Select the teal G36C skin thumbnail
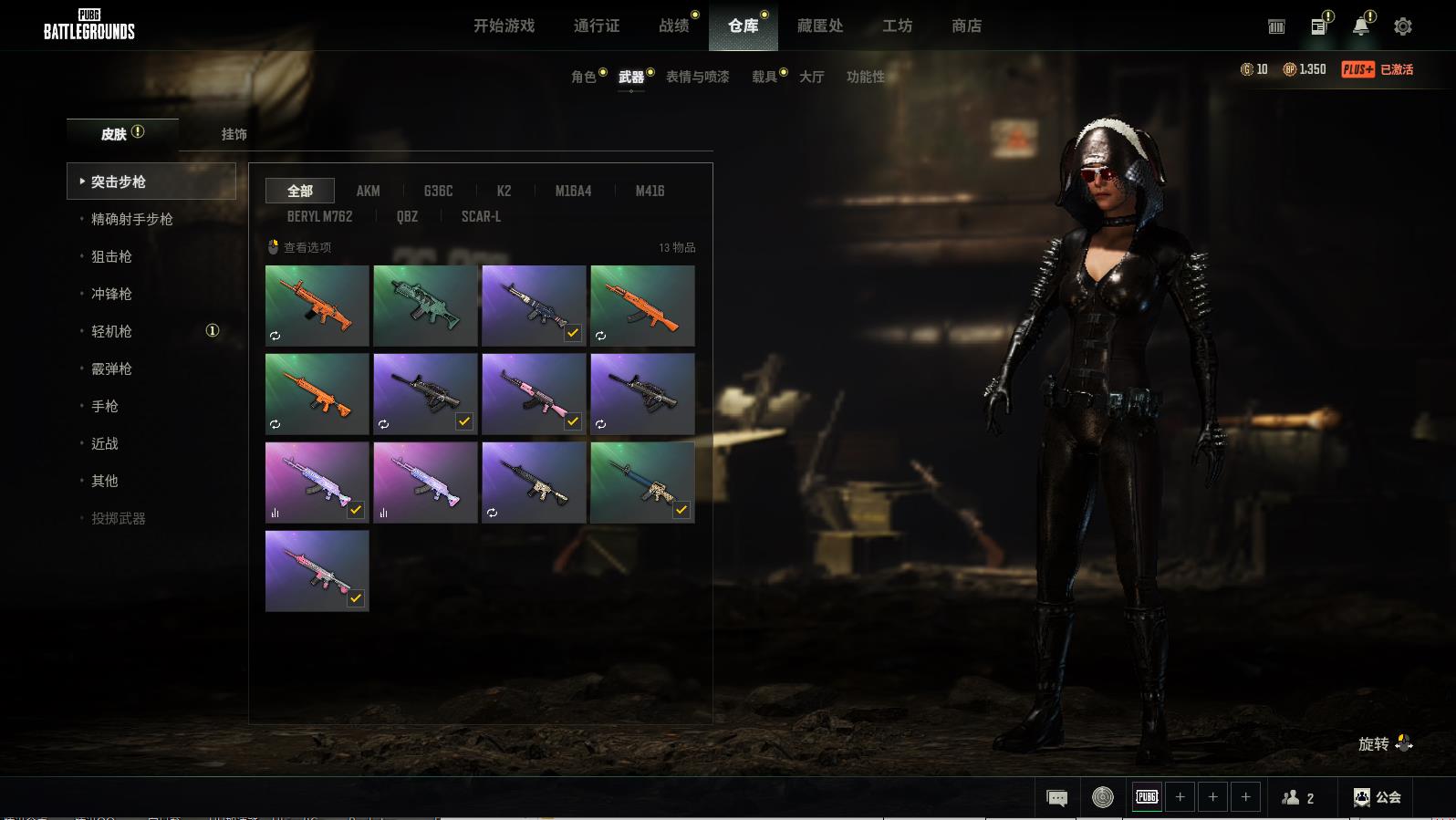This screenshot has width=1456, height=820. (425, 306)
